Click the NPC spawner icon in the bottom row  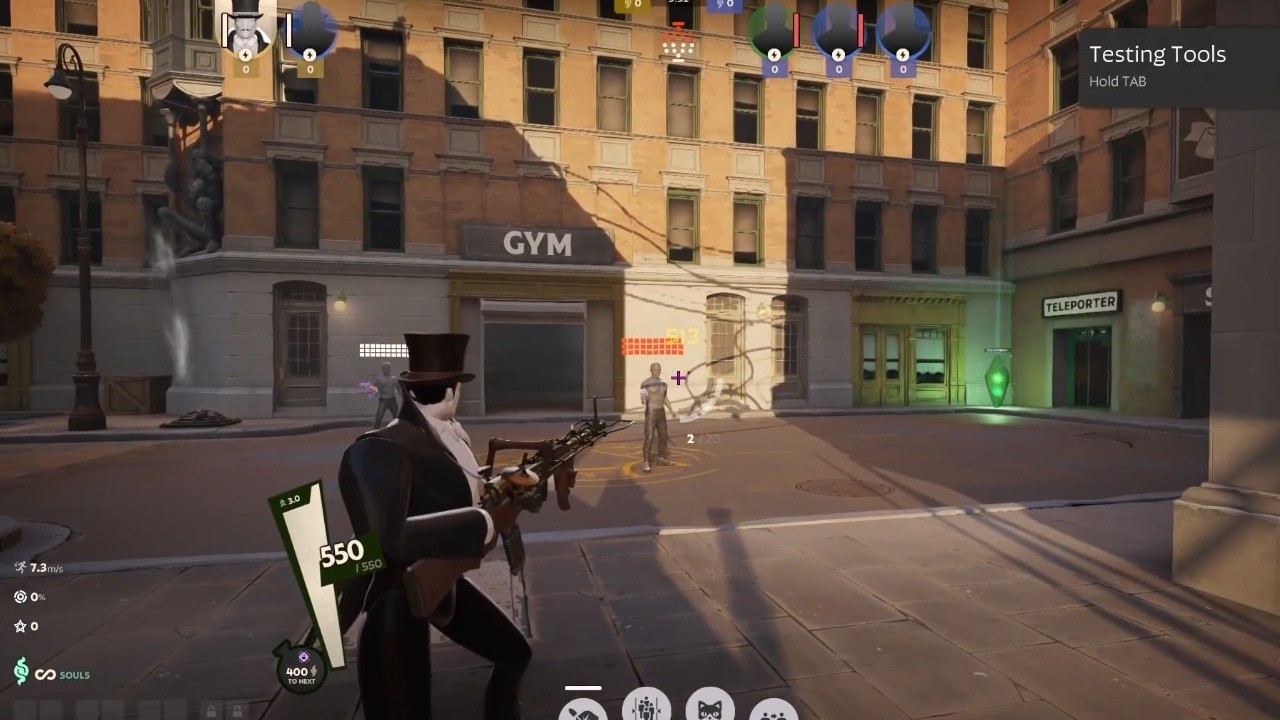647,710
